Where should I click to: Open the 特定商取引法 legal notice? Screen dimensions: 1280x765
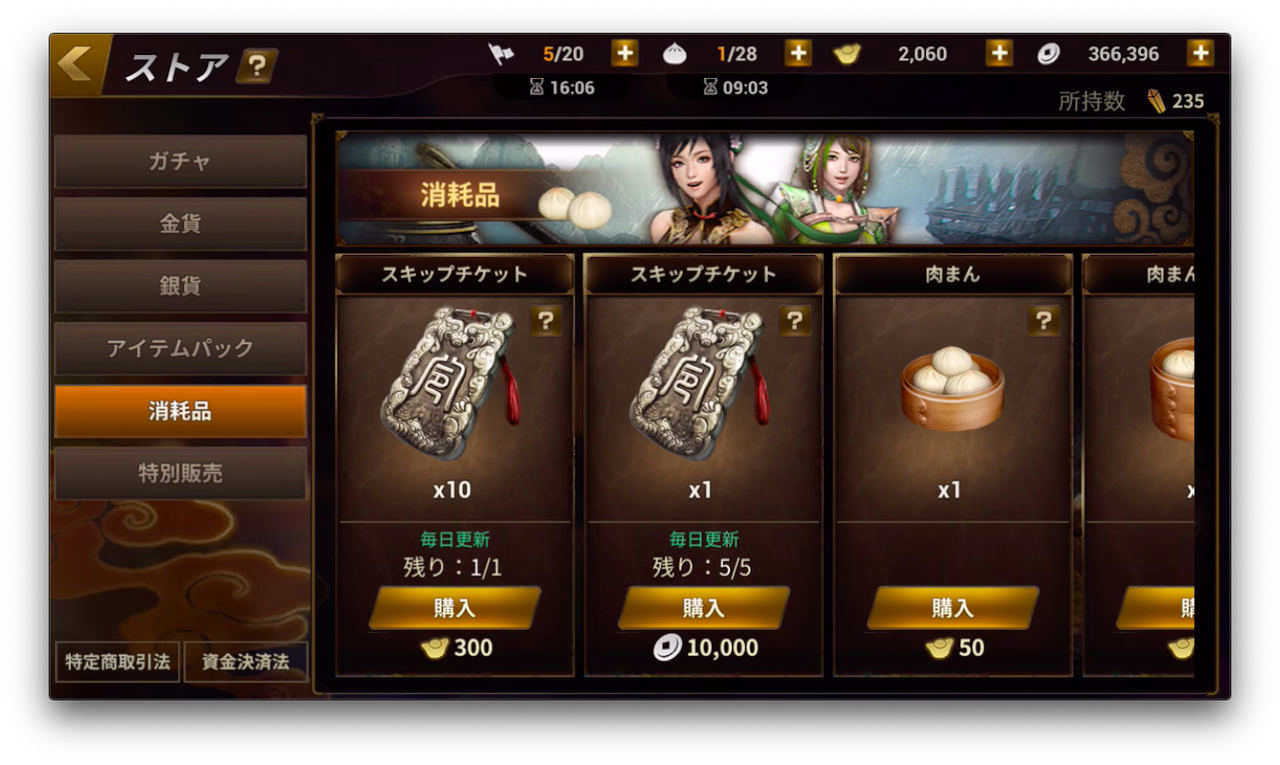point(116,662)
